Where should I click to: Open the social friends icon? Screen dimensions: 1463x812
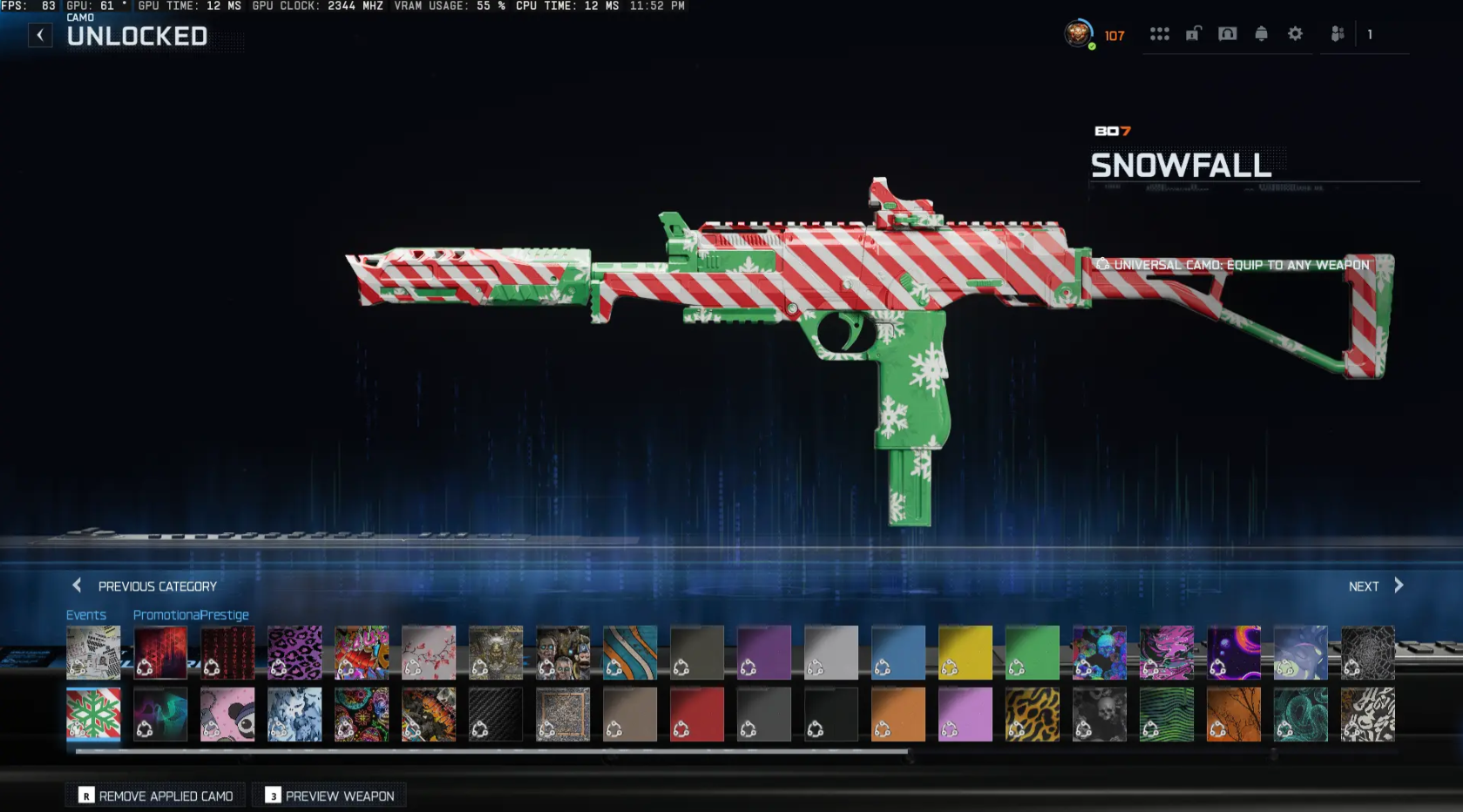[x=1336, y=34]
